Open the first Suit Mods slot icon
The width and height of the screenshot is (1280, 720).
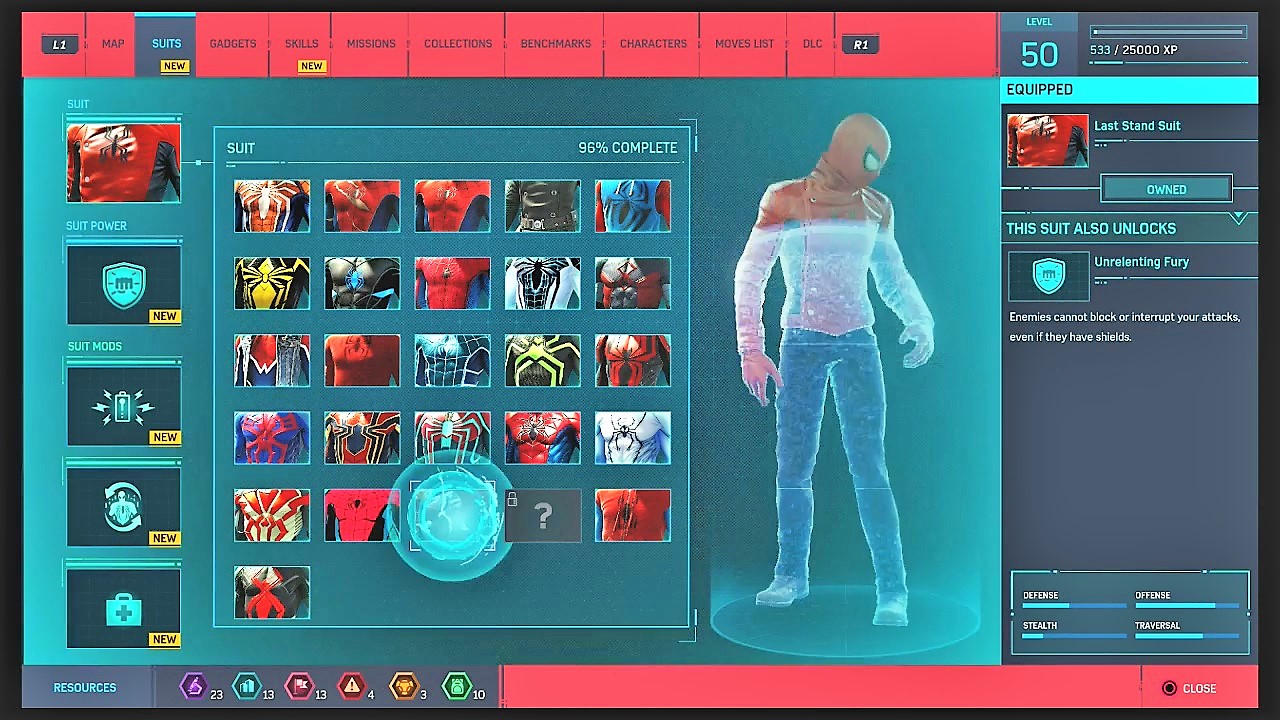(x=123, y=405)
